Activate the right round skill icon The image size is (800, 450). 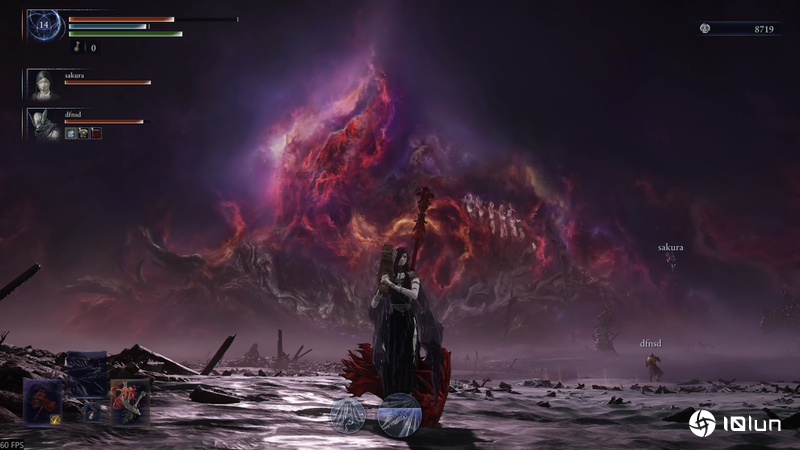[398, 412]
